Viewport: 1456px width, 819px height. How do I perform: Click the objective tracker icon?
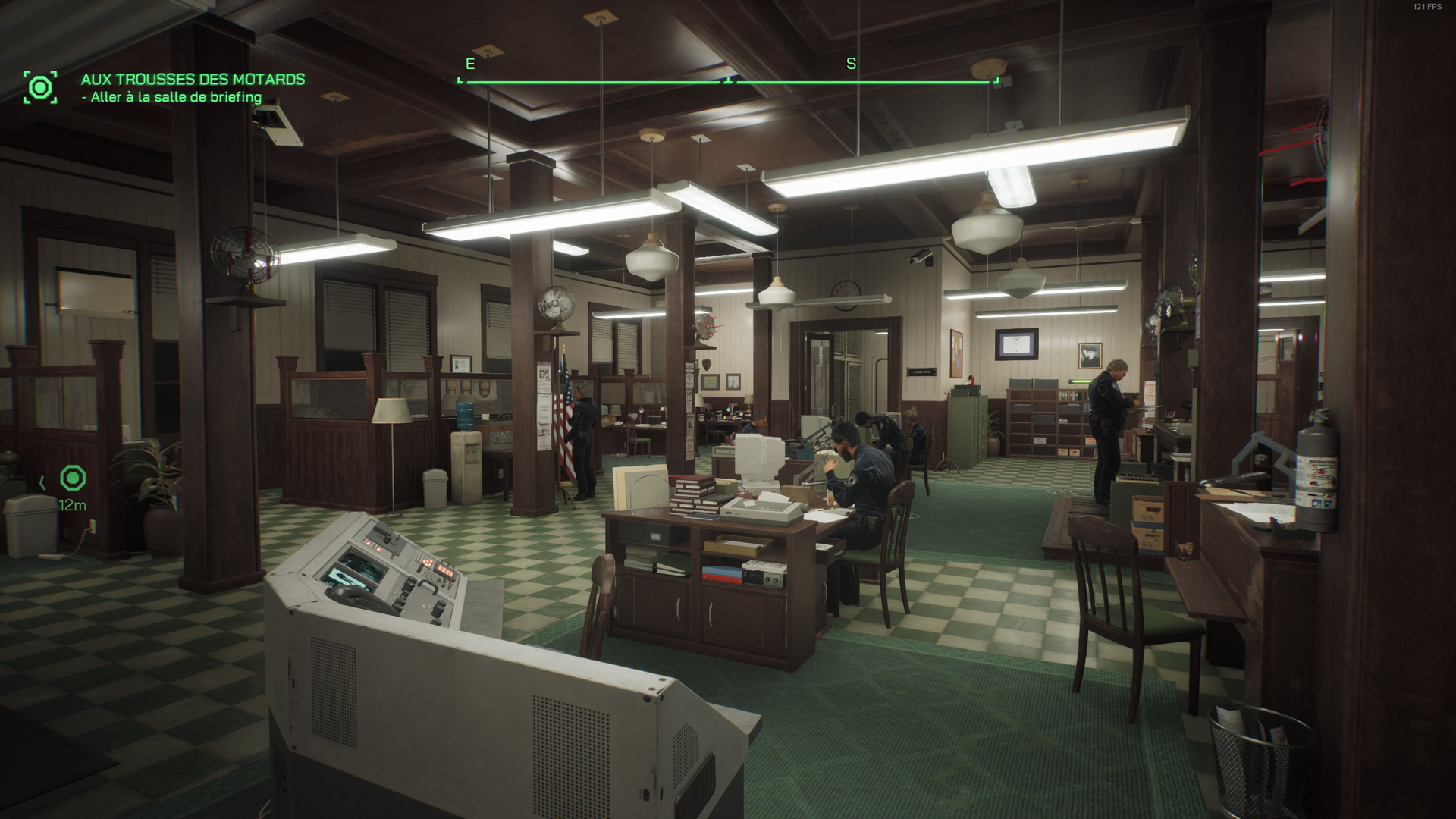pos(40,87)
